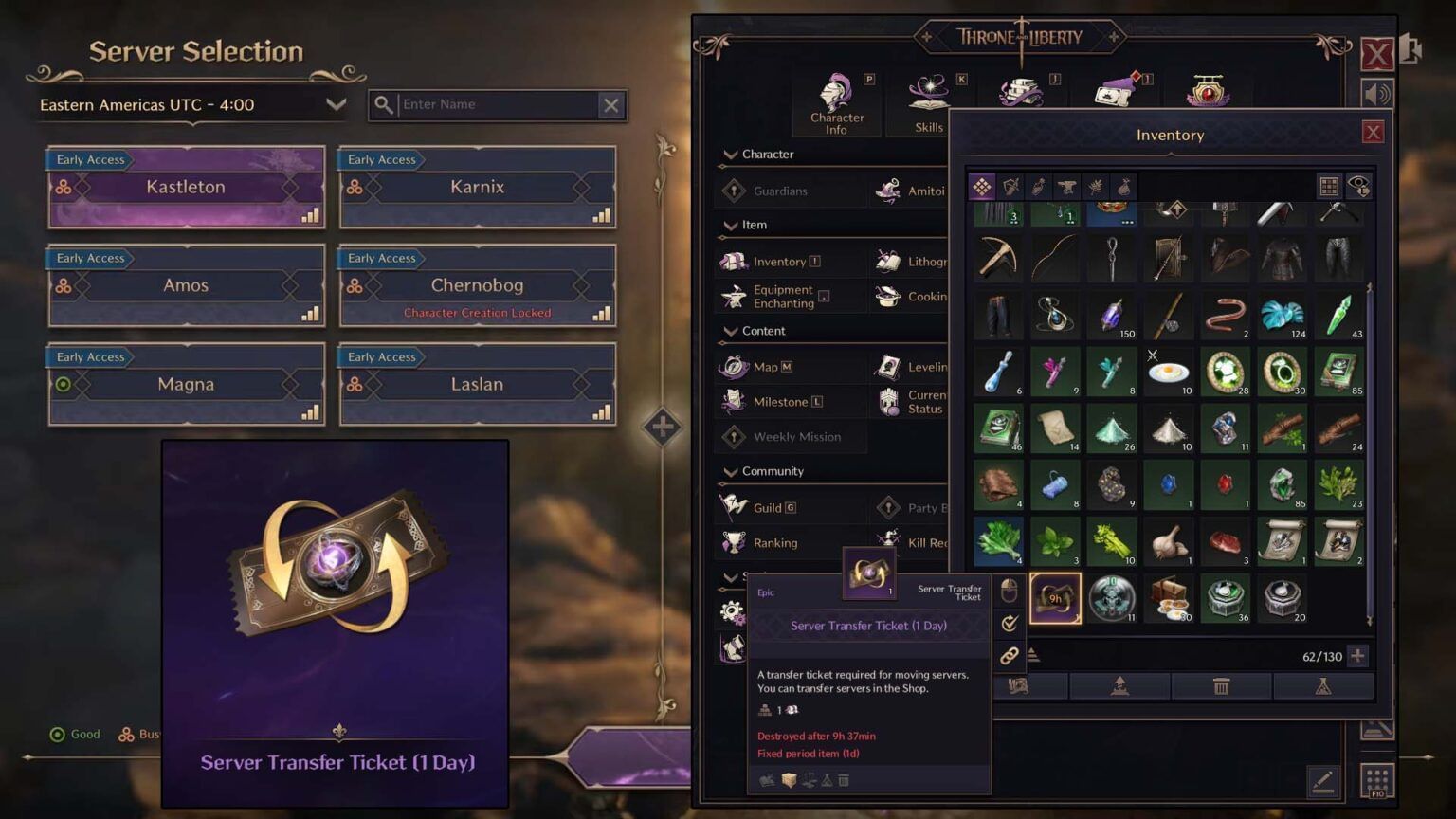Open the Map using its icon
This screenshot has width=1456, height=819.
(736, 367)
